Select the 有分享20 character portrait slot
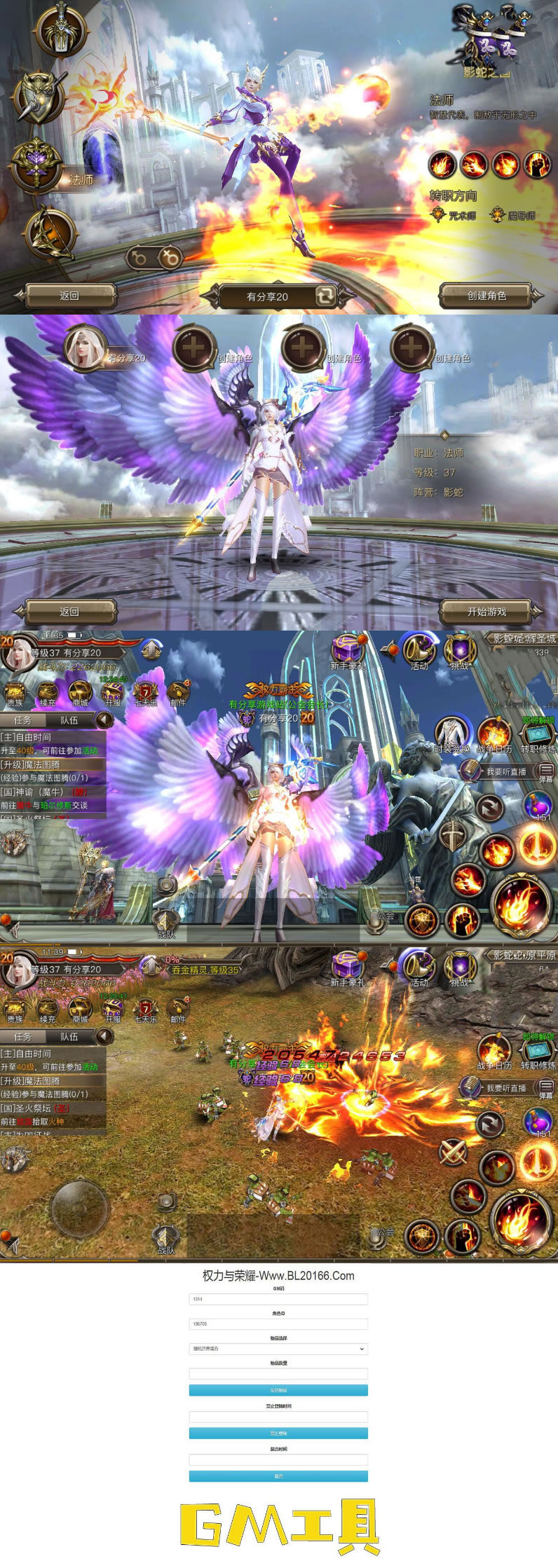Screen dimensions: 558x1568 pos(86,348)
